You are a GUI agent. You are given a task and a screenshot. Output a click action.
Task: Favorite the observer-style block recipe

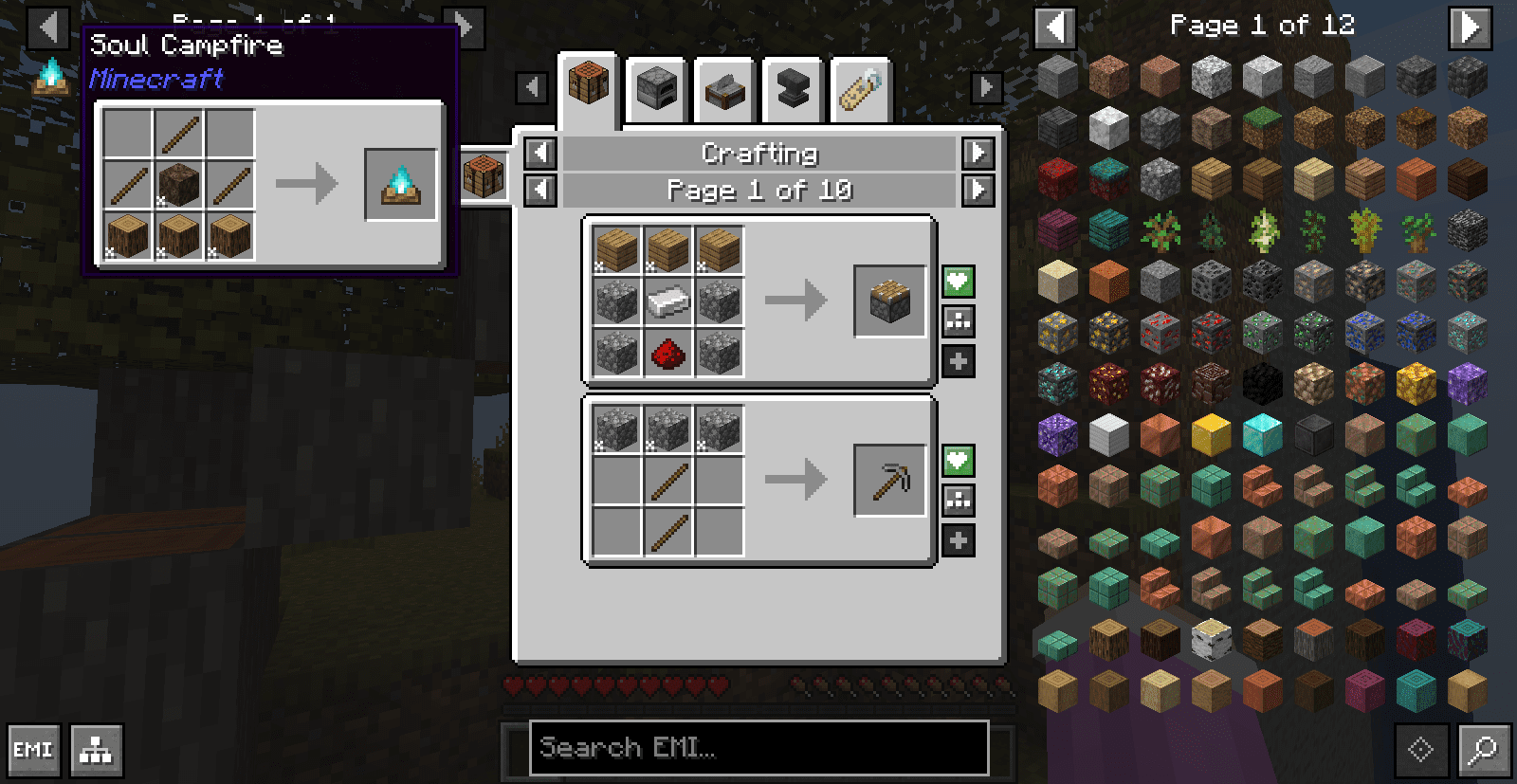click(959, 282)
